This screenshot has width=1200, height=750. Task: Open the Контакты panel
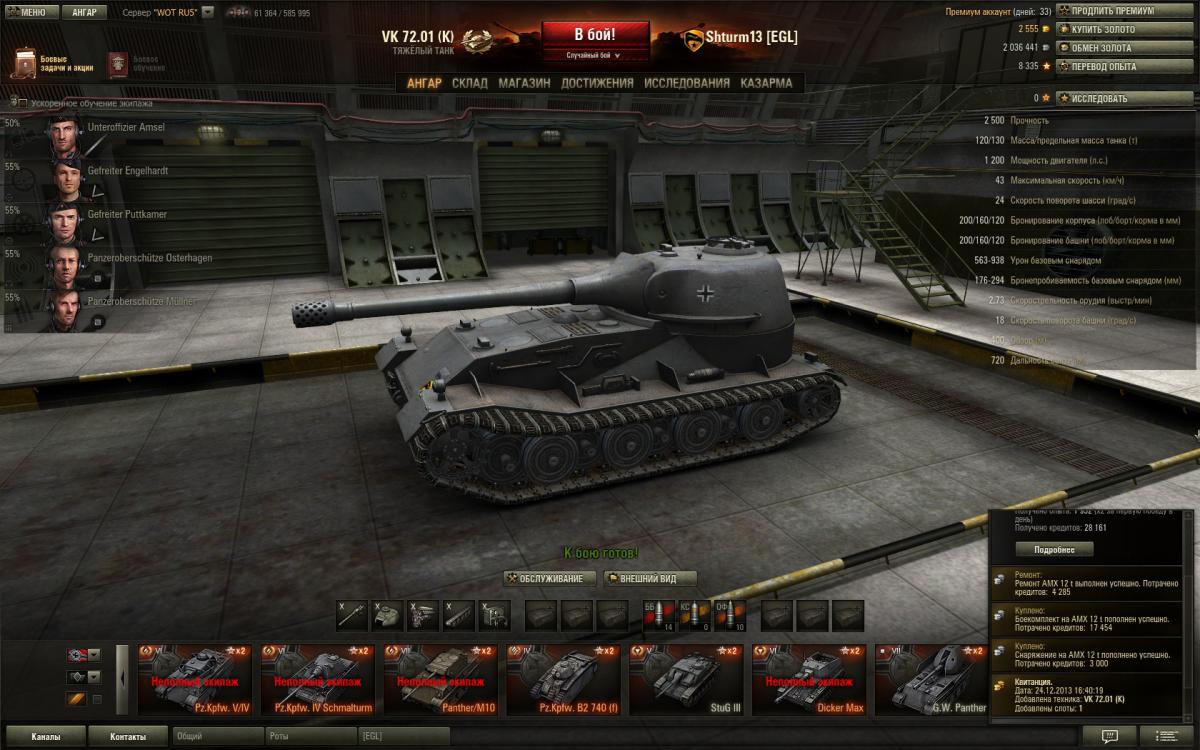tap(127, 737)
